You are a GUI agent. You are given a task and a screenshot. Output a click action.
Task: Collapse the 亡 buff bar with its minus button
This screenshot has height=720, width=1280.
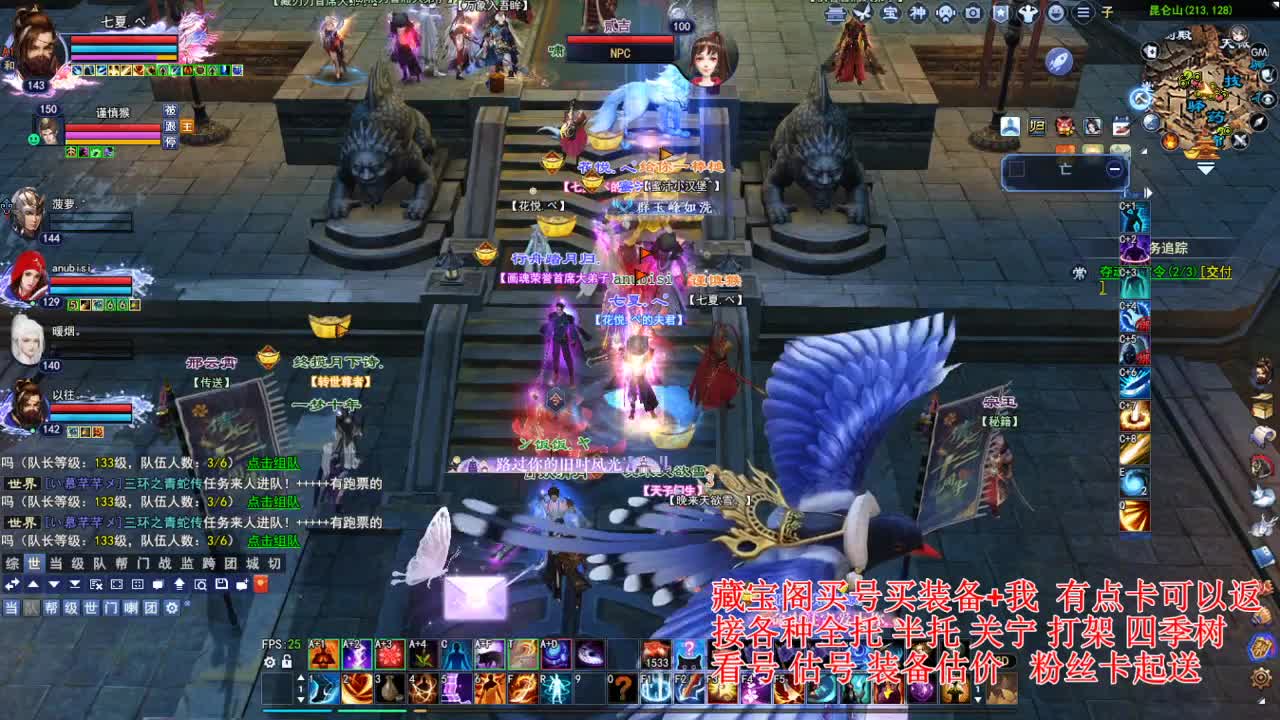1115,169
